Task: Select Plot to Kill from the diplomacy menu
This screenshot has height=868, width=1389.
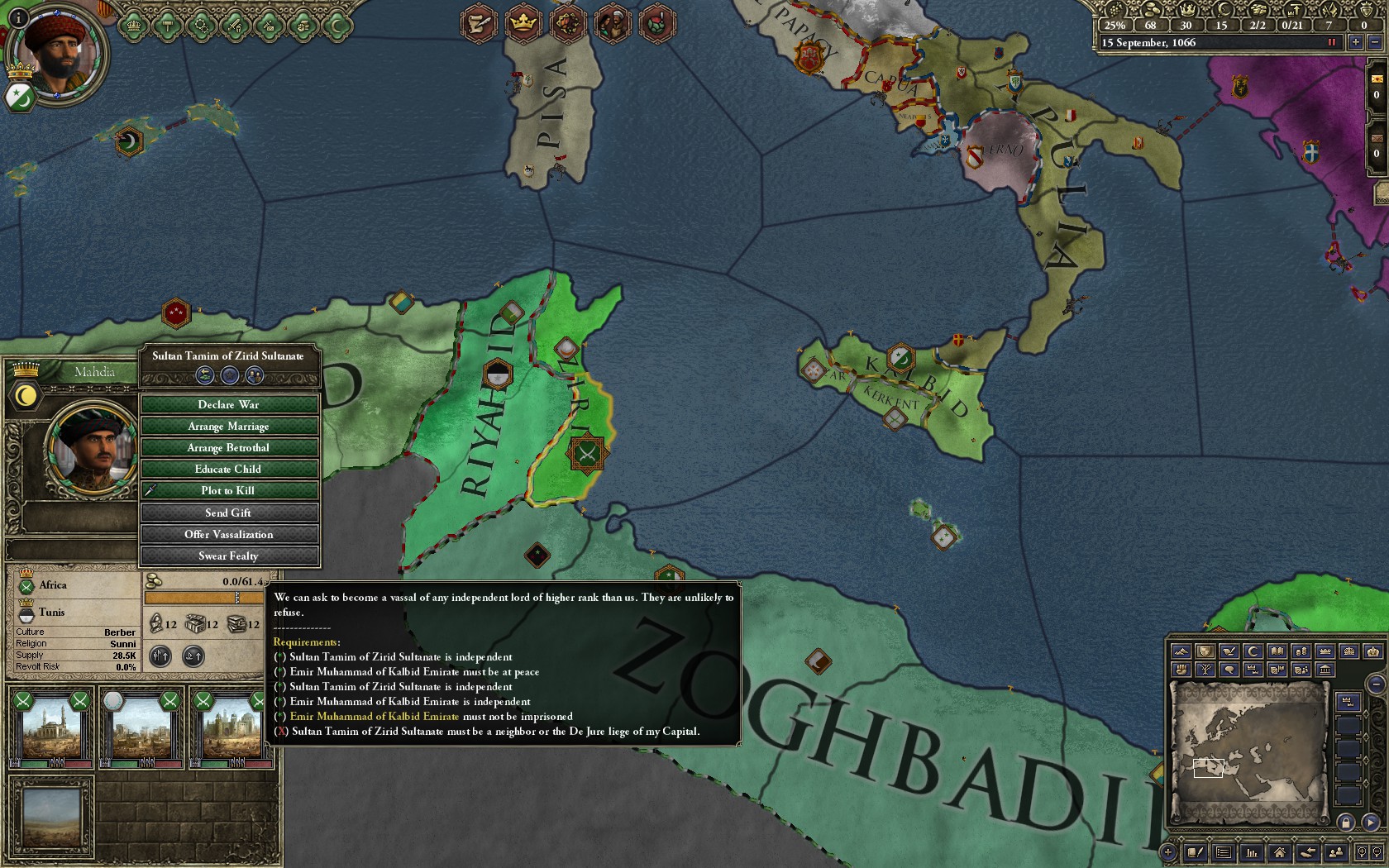Action: point(231,490)
